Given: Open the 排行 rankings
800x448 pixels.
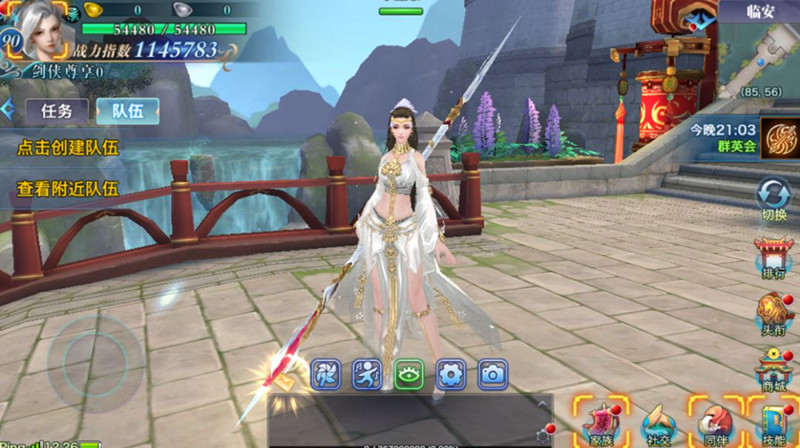Looking at the screenshot, I should 774,258.
